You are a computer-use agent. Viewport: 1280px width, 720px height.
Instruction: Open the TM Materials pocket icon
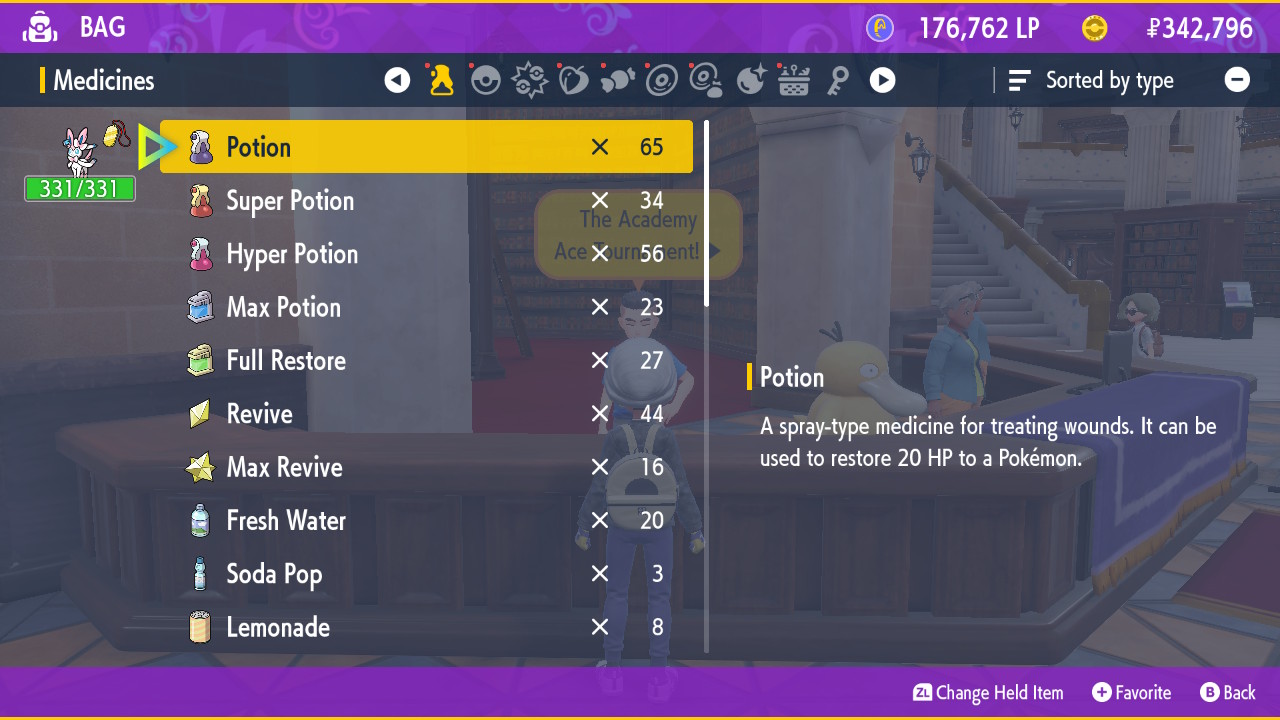tap(705, 80)
